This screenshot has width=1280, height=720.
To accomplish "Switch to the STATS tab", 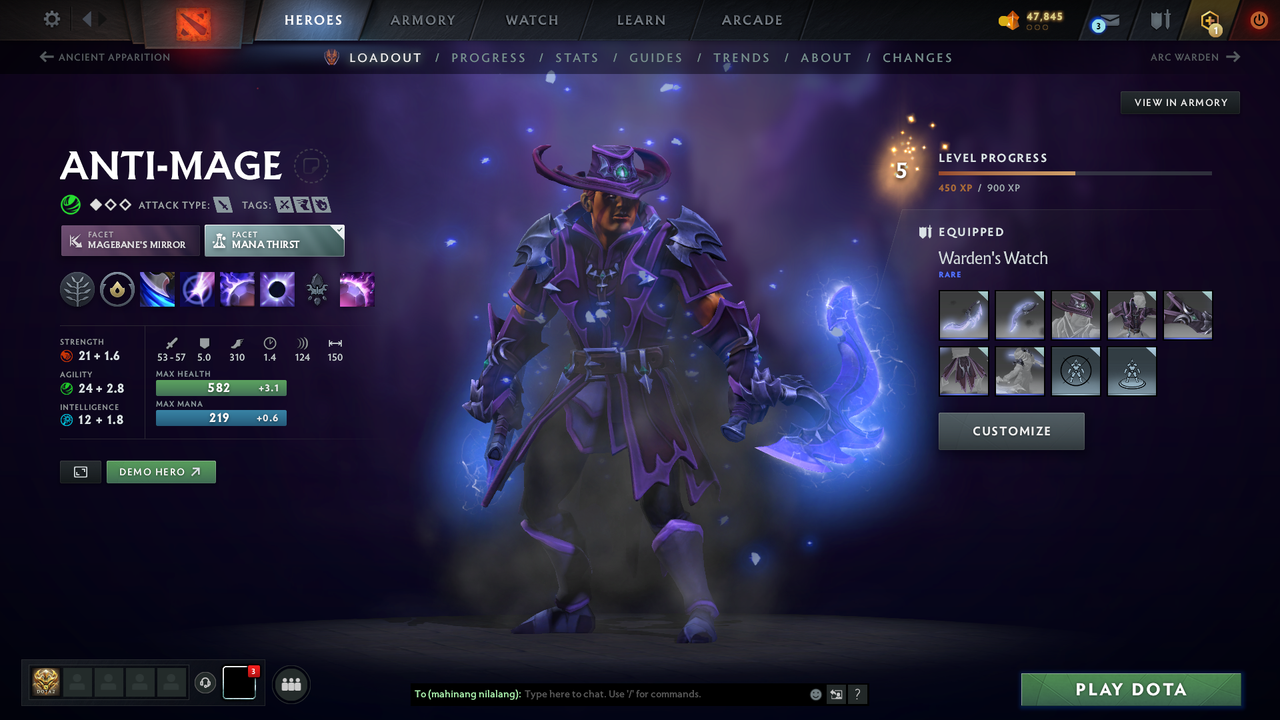I will [577, 57].
